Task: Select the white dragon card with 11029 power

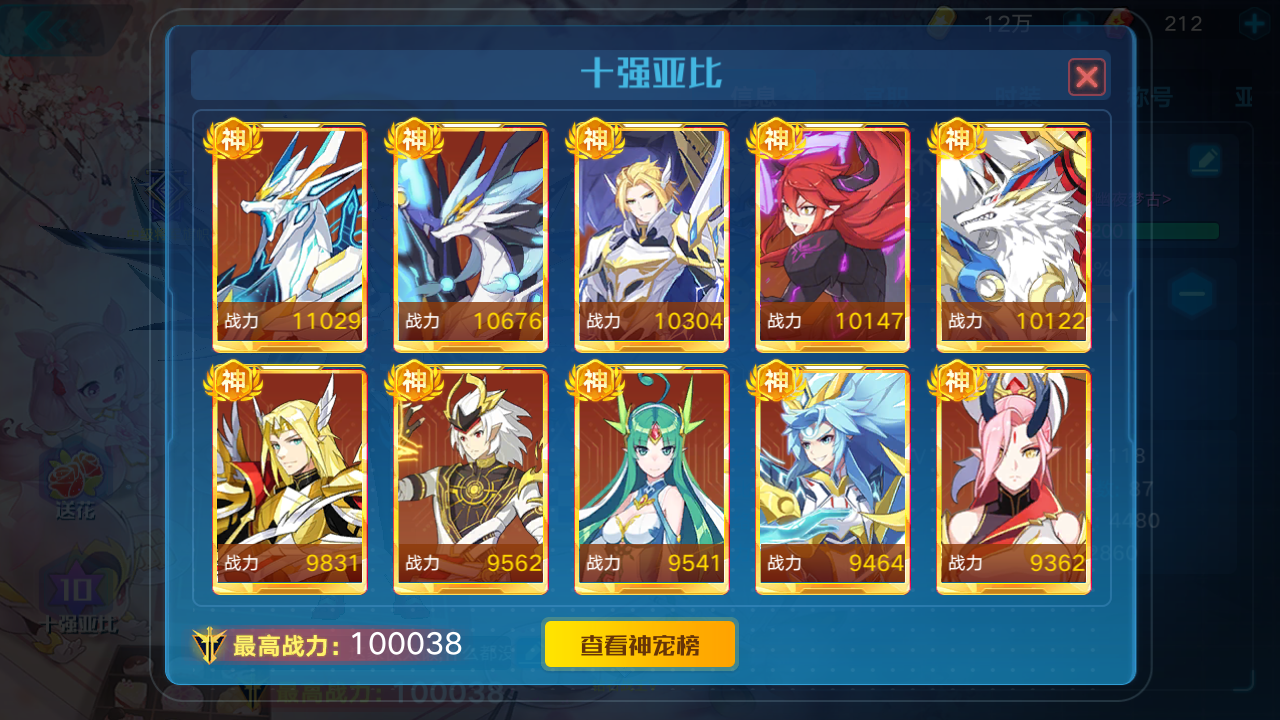Action: (288, 237)
